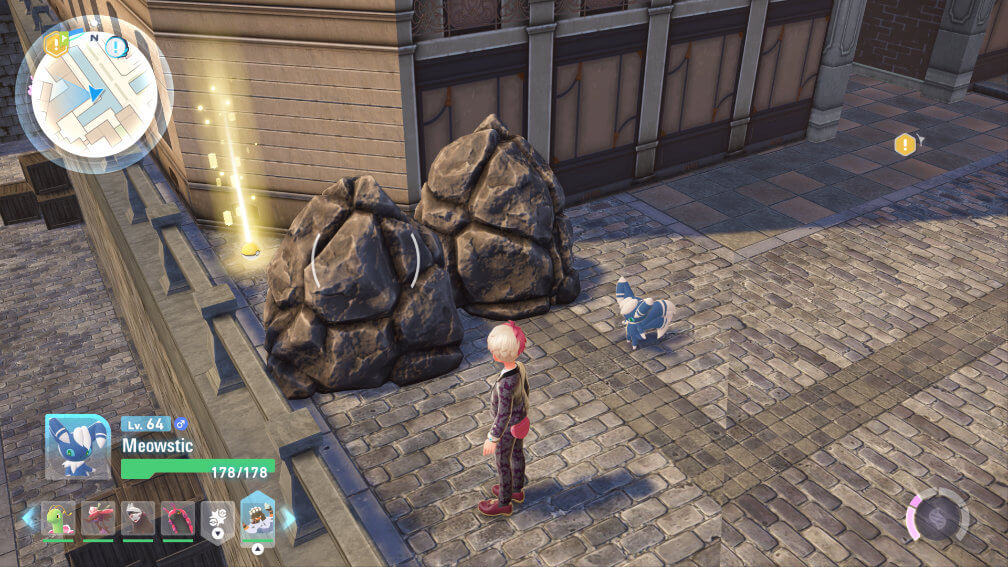This screenshot has height=567, width=1008.
Task: Pick the pink flower Pokémon party slot
Action: [98, 520]
